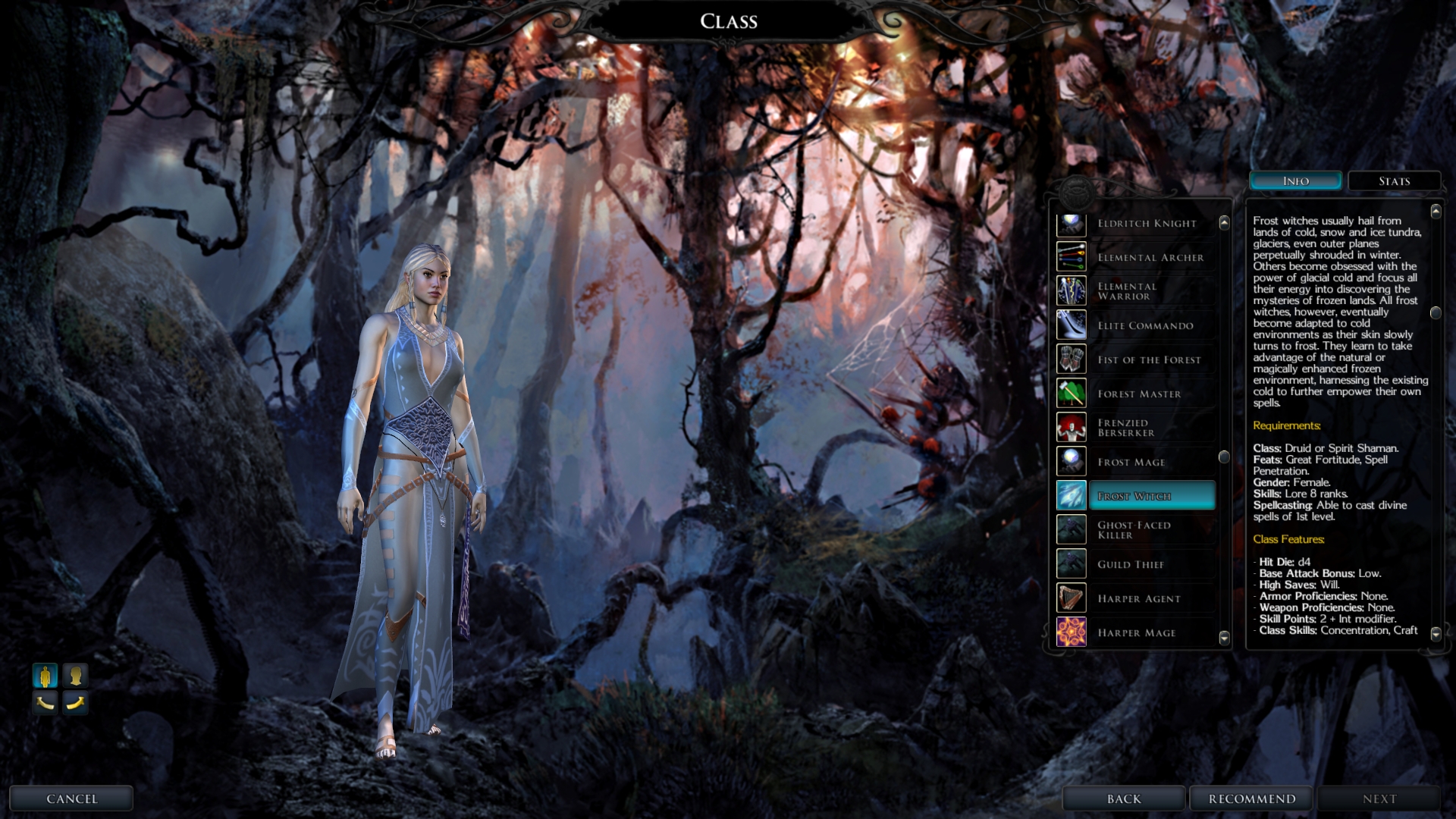Screen dimensions: 1456x819
Task: Click the highlighted Frost Witch entry
Action: [x=1150, y=496]
